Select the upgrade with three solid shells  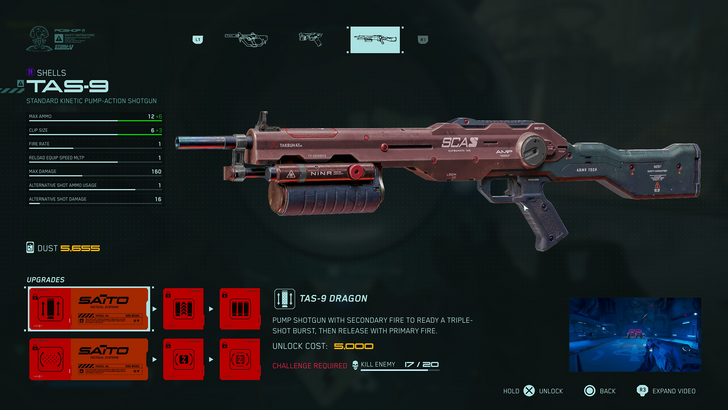pos(239,309)
